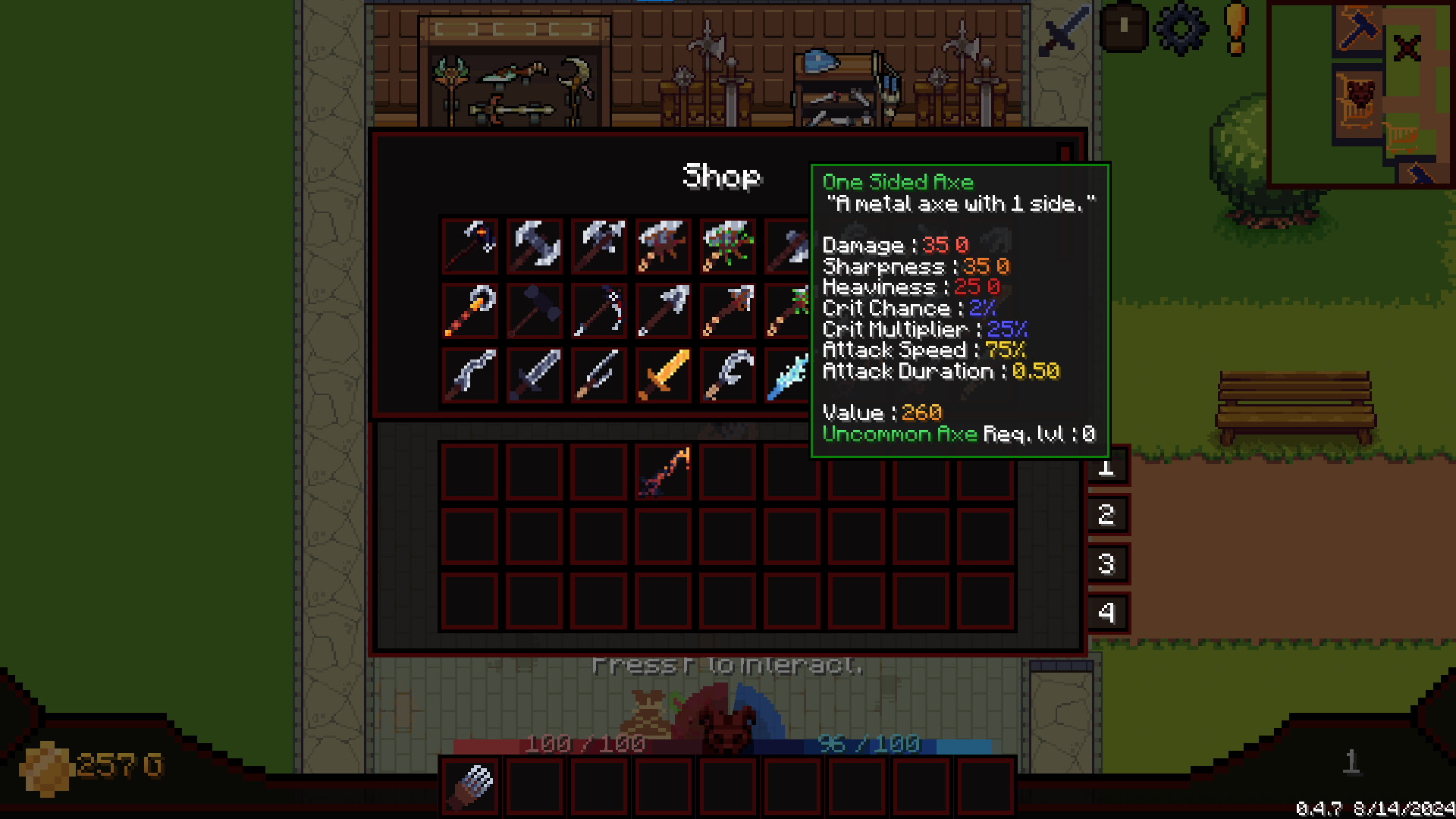The image size is (1456, 819).
Task: Switch to inventory tab 2
Action: click(1109, 516)
